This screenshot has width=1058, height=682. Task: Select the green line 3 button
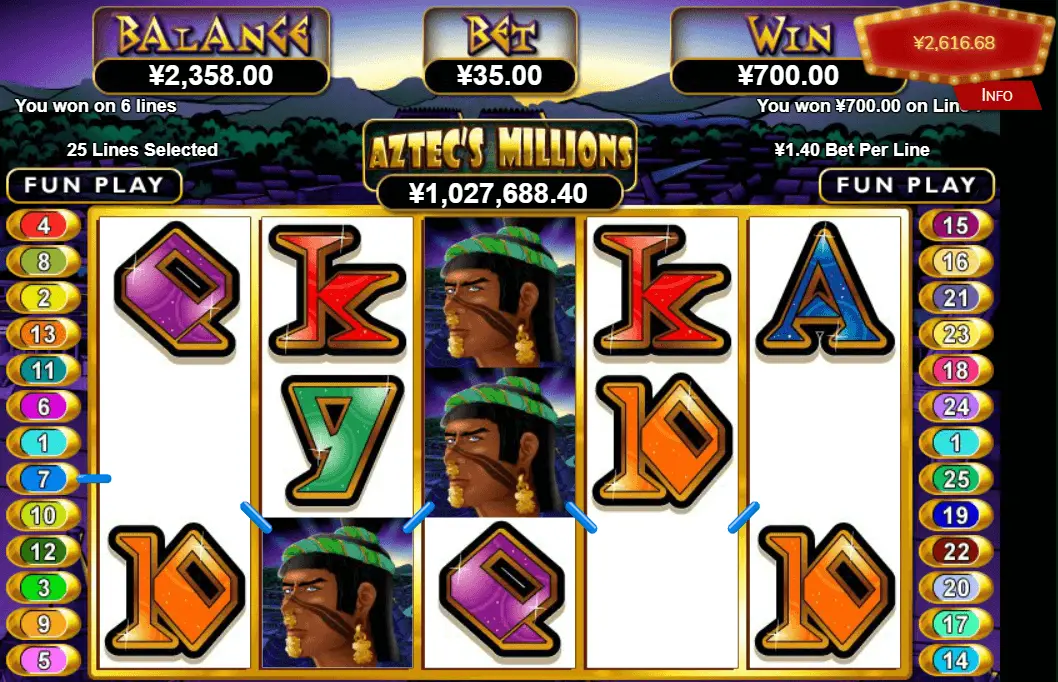[x=43, y=587]
